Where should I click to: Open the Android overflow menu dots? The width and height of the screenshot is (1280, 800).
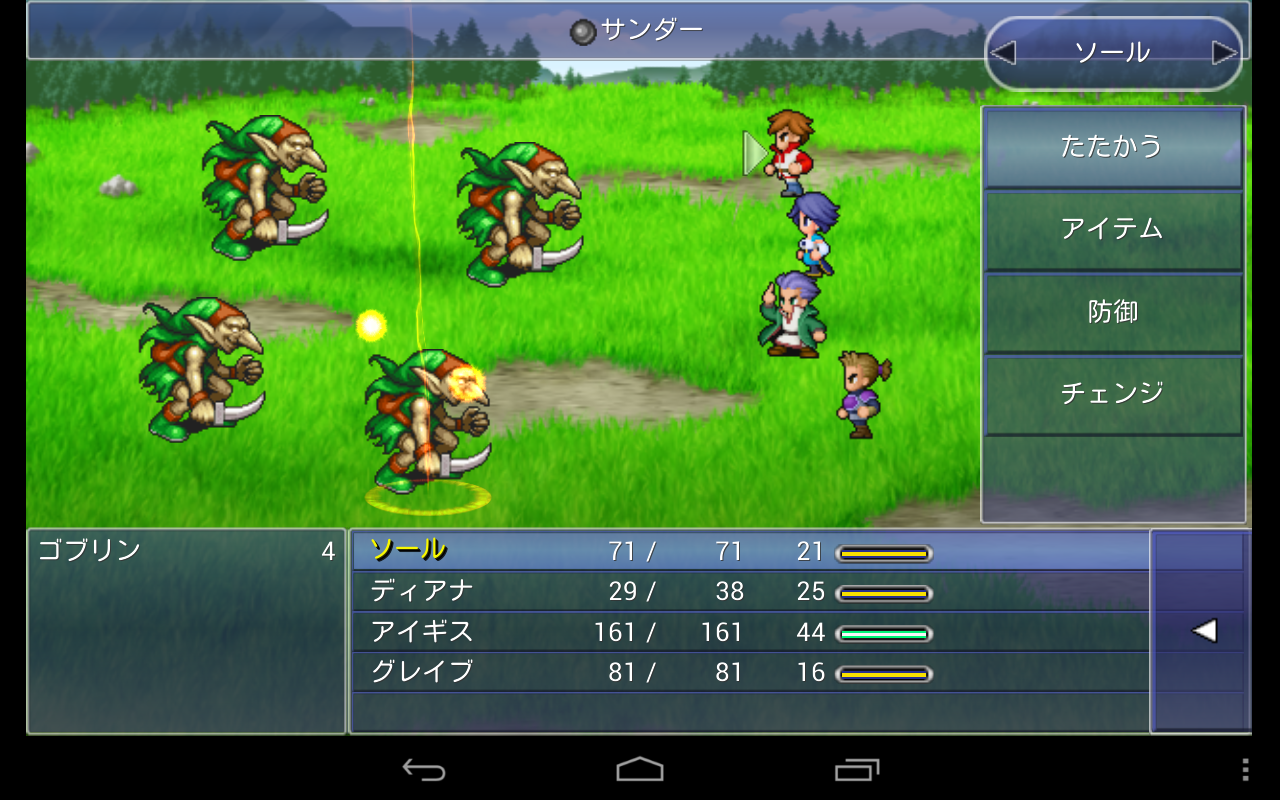pos(1245,769)
